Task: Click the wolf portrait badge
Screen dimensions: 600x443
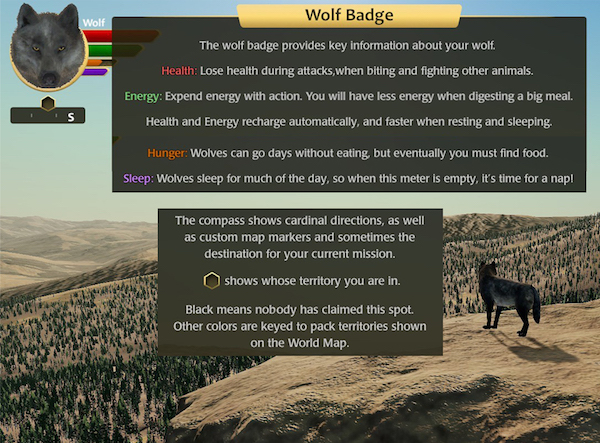Action: tap(47, 48)
